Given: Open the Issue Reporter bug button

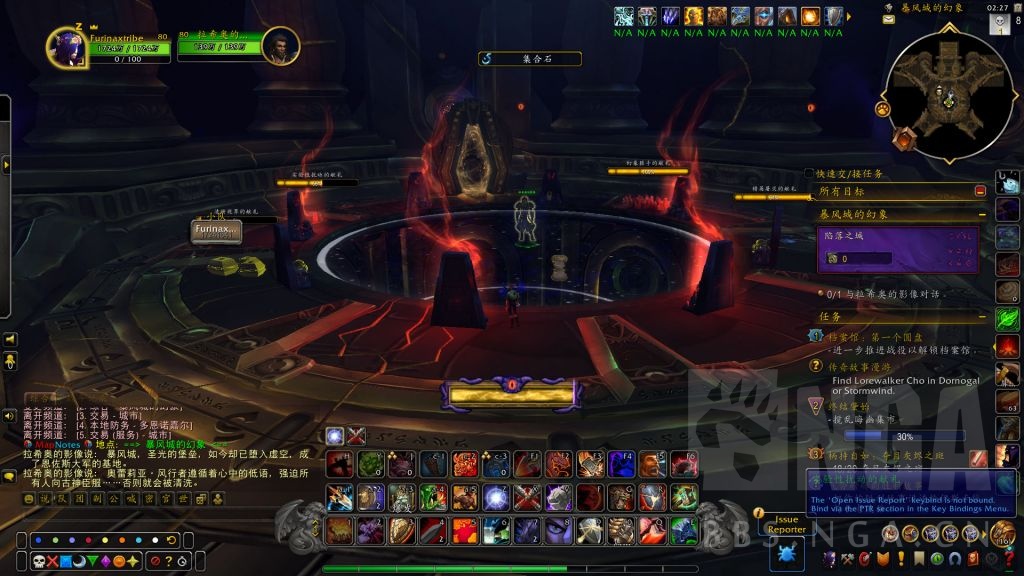Looking at the screenshot, I should [786, 553].
